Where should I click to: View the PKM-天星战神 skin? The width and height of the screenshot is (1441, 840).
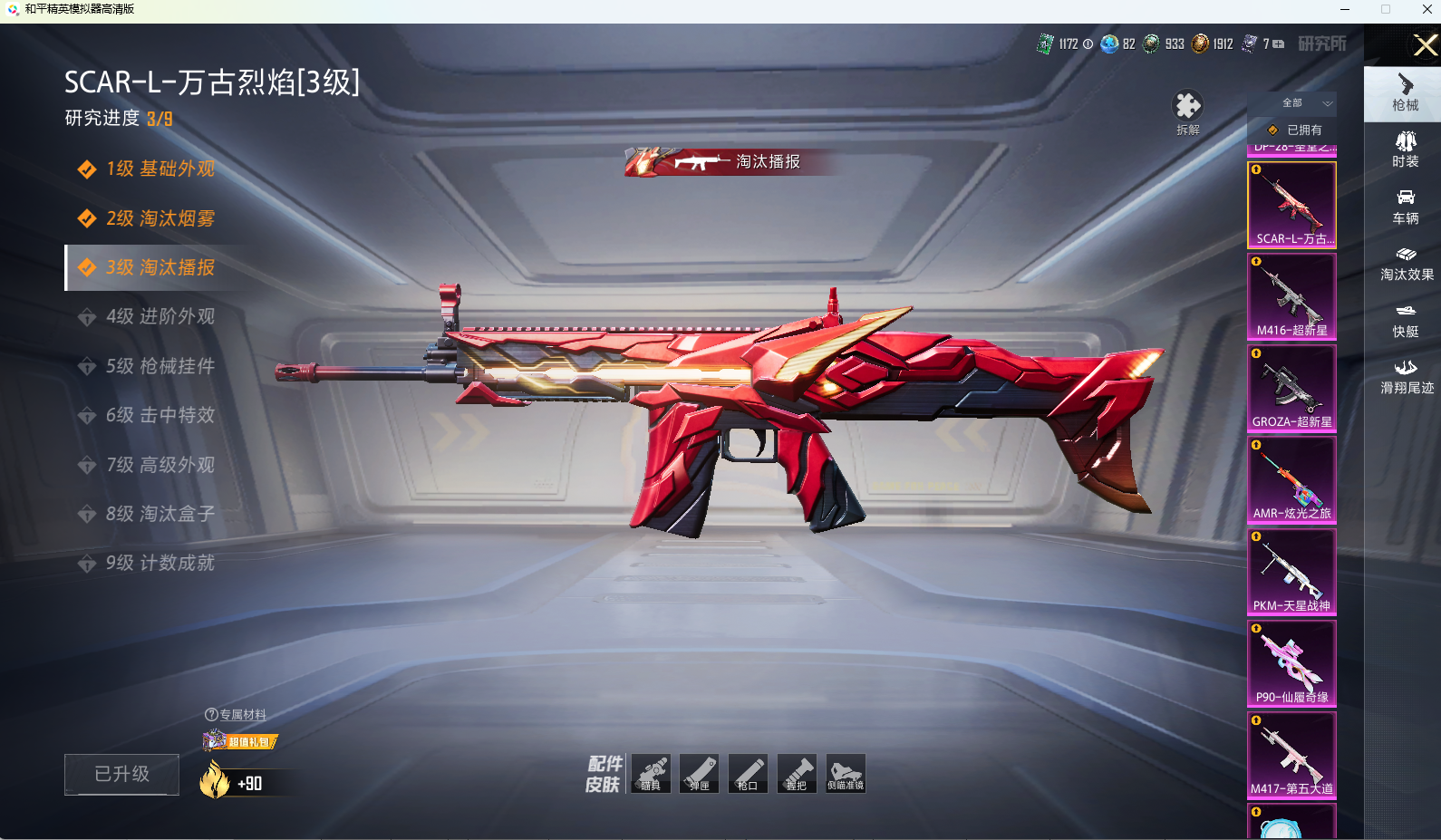click(x=1291, y=572)
